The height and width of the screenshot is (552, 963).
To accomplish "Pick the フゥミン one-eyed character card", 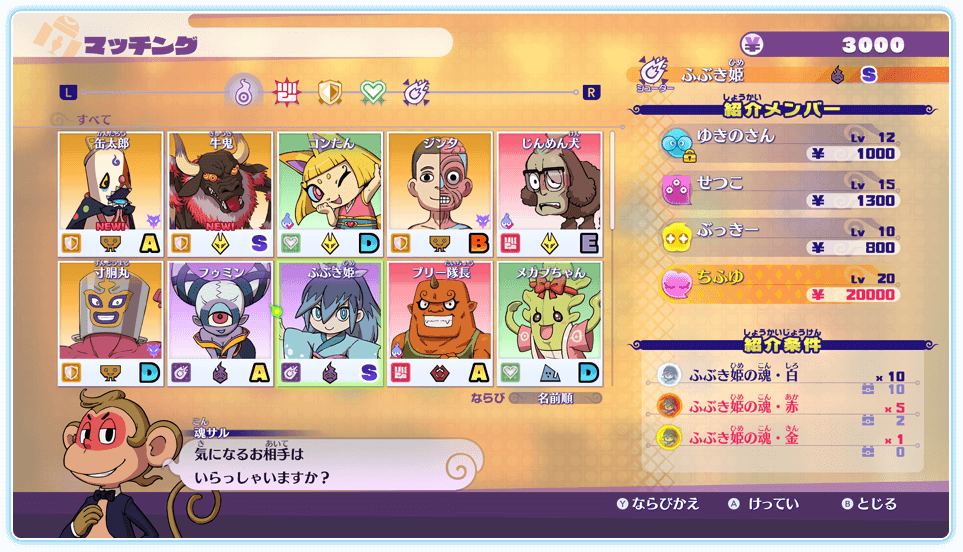I will point(221,322).
